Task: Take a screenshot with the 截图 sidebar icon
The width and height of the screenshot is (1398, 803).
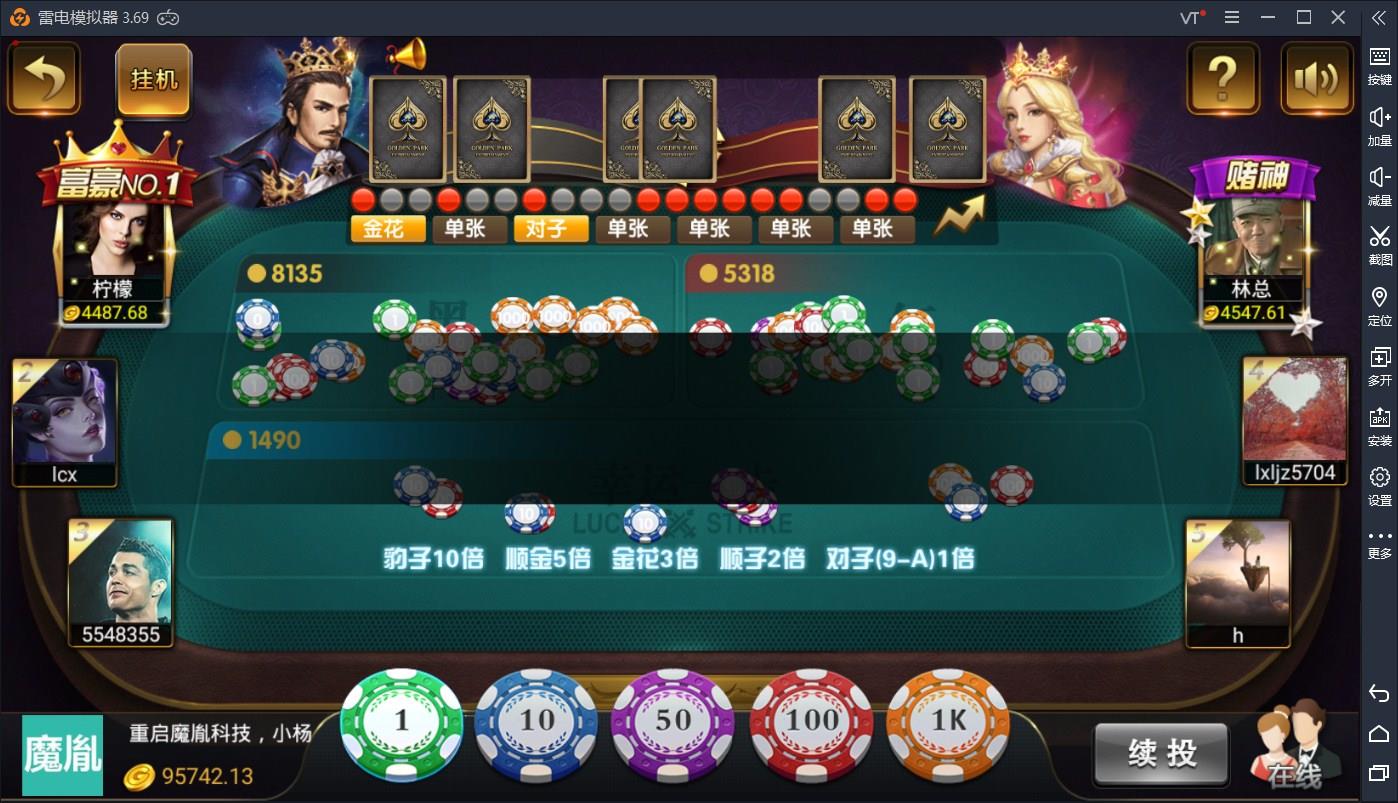Action: (1380, 240)
